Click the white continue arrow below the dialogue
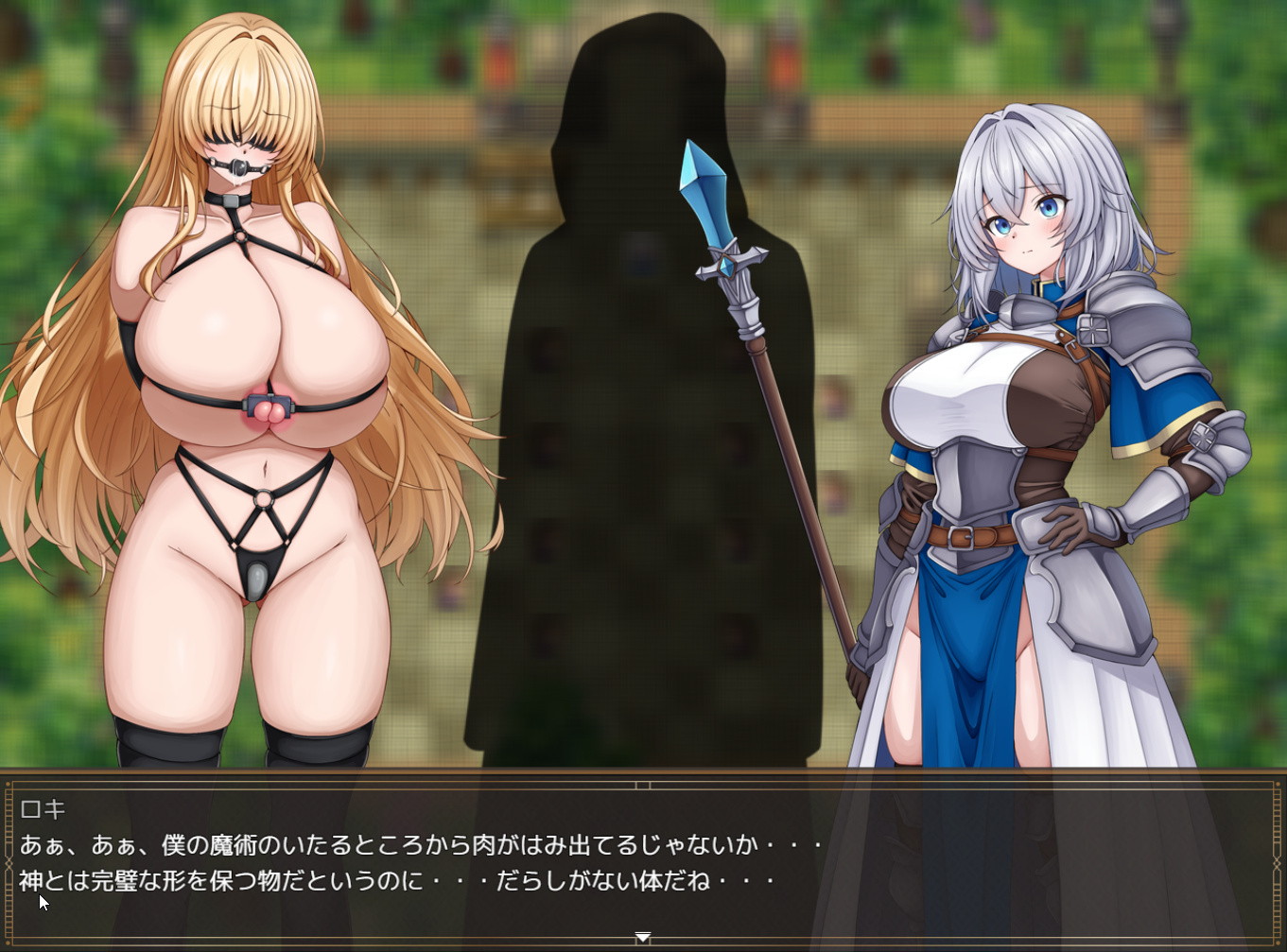Image resolution: width=1287 pixels, height=952 pixels. click(643, 937)
